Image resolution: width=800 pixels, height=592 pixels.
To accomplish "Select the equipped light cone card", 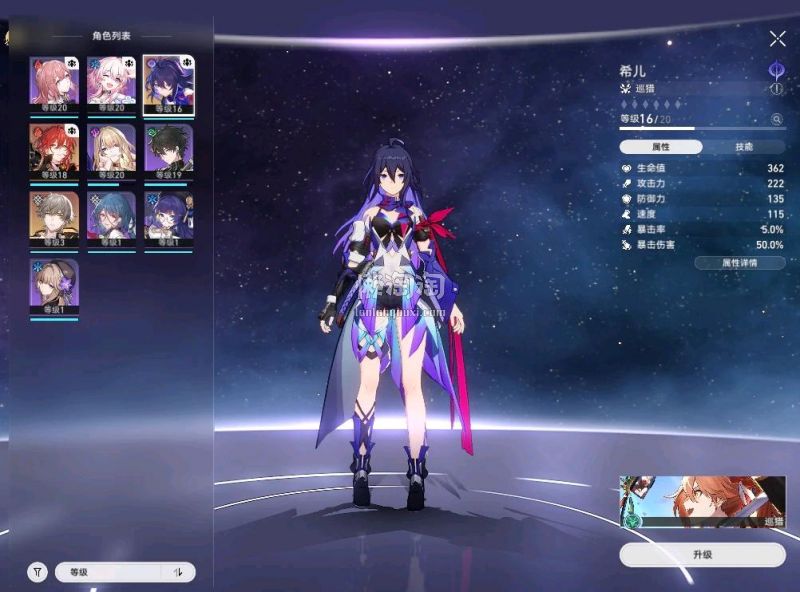I will coord(702,501).
